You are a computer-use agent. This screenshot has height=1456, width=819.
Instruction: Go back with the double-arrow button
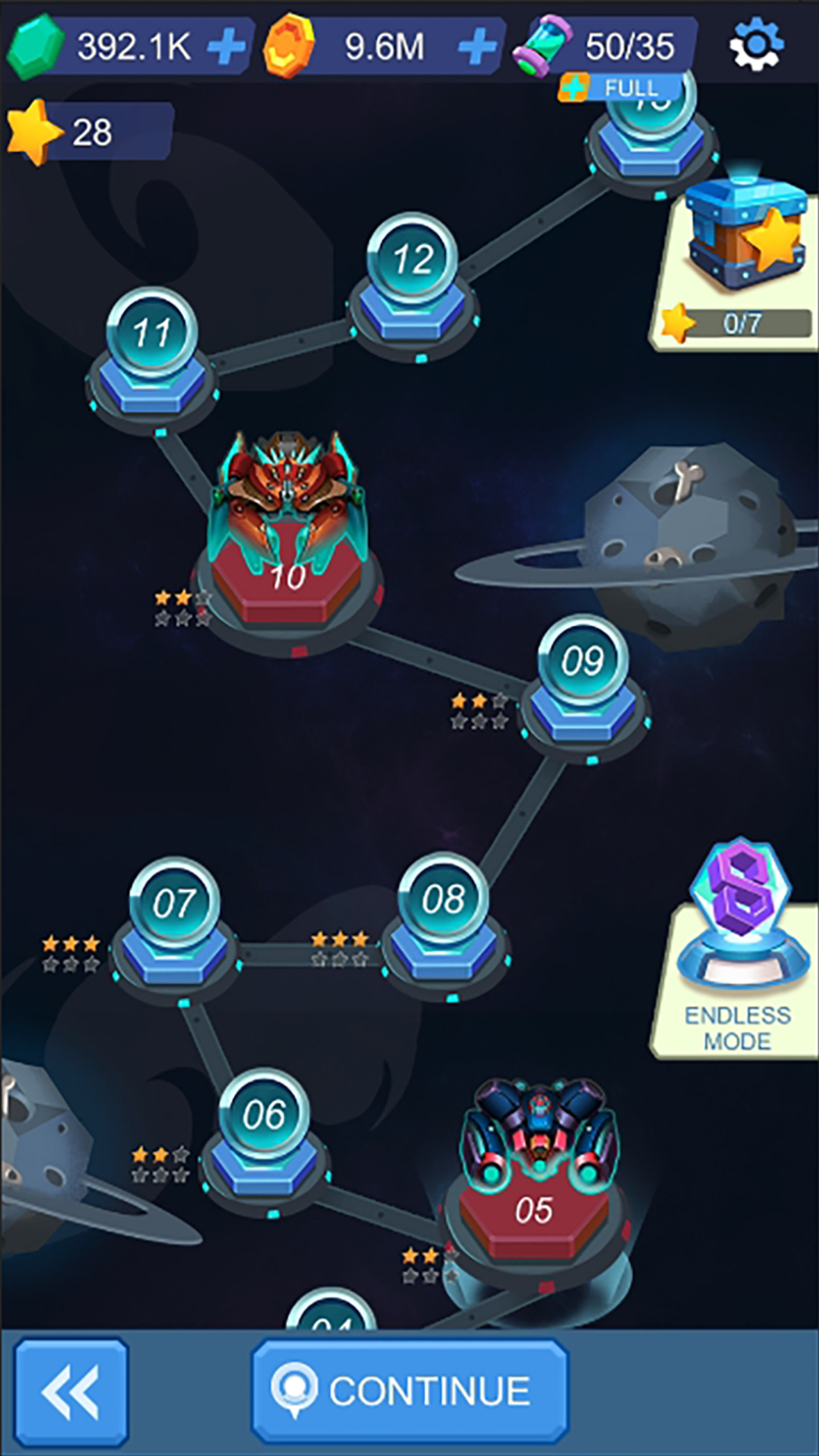coord(71,1391)
